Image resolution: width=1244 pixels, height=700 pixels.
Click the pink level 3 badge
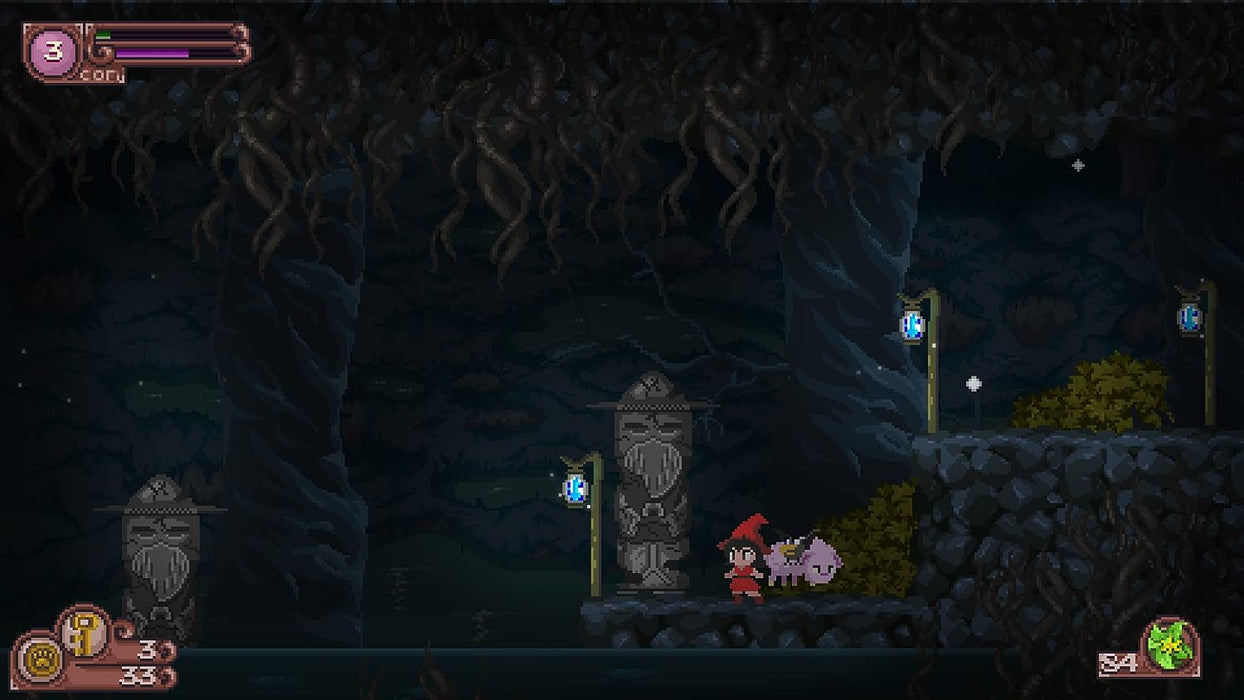[53, 51]
